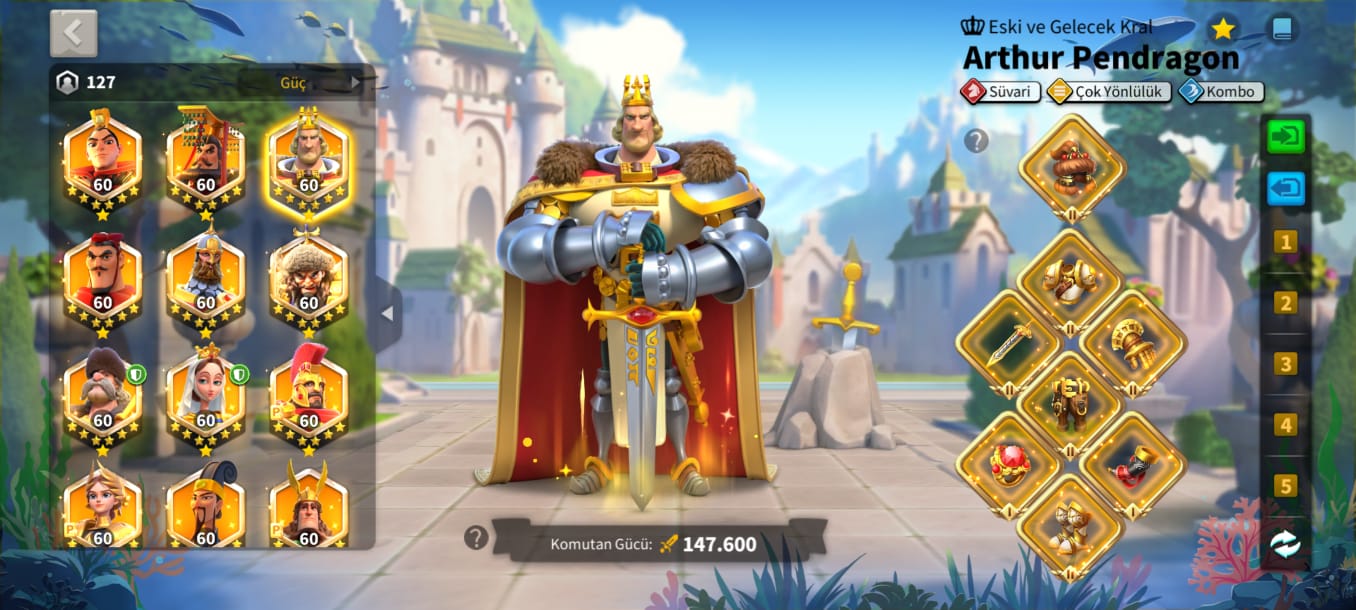Viewport: 1356px width, 610px height.
Task: Open the blue book icon
Action: click(1281, 29)
